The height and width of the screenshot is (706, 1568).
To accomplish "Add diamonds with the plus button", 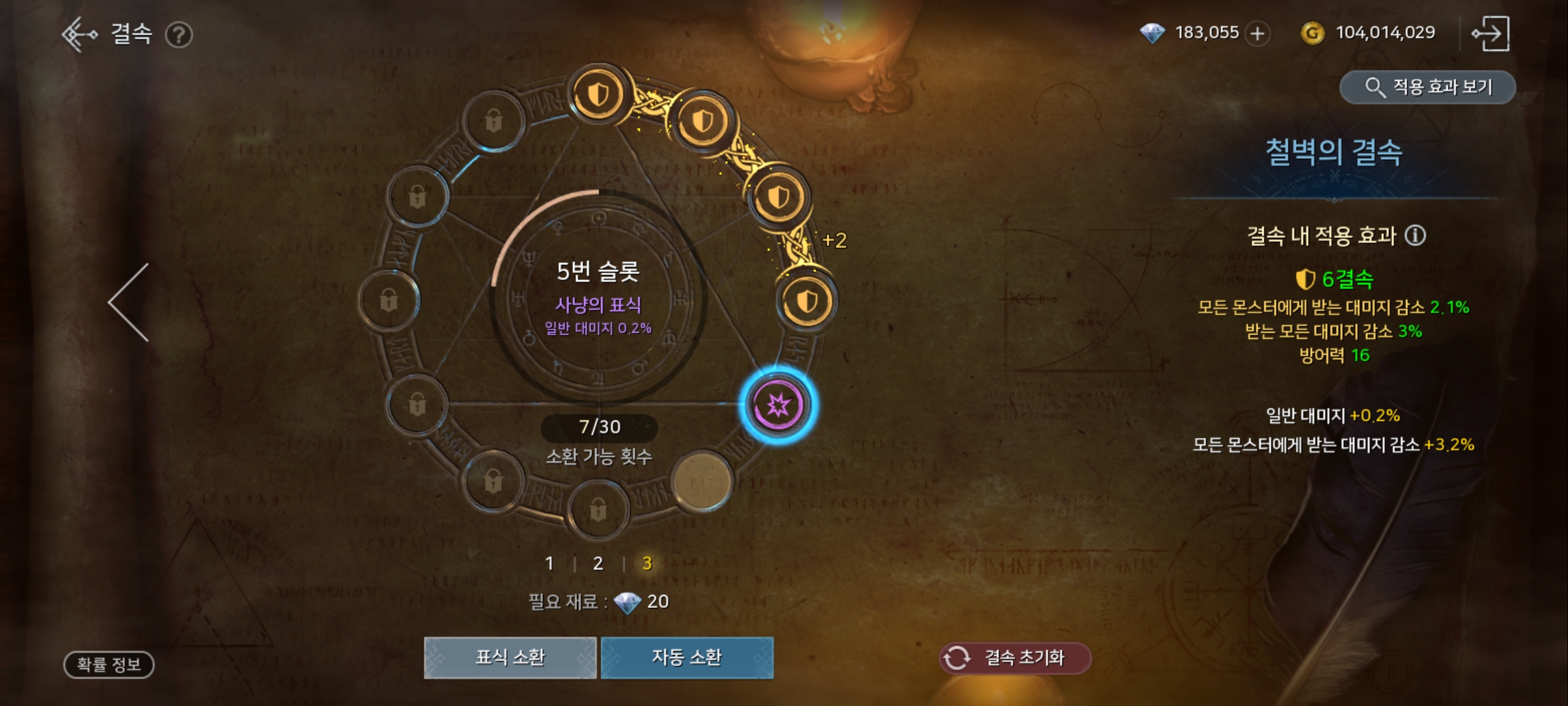I will pyautogui.click(x=1258, y=33).
